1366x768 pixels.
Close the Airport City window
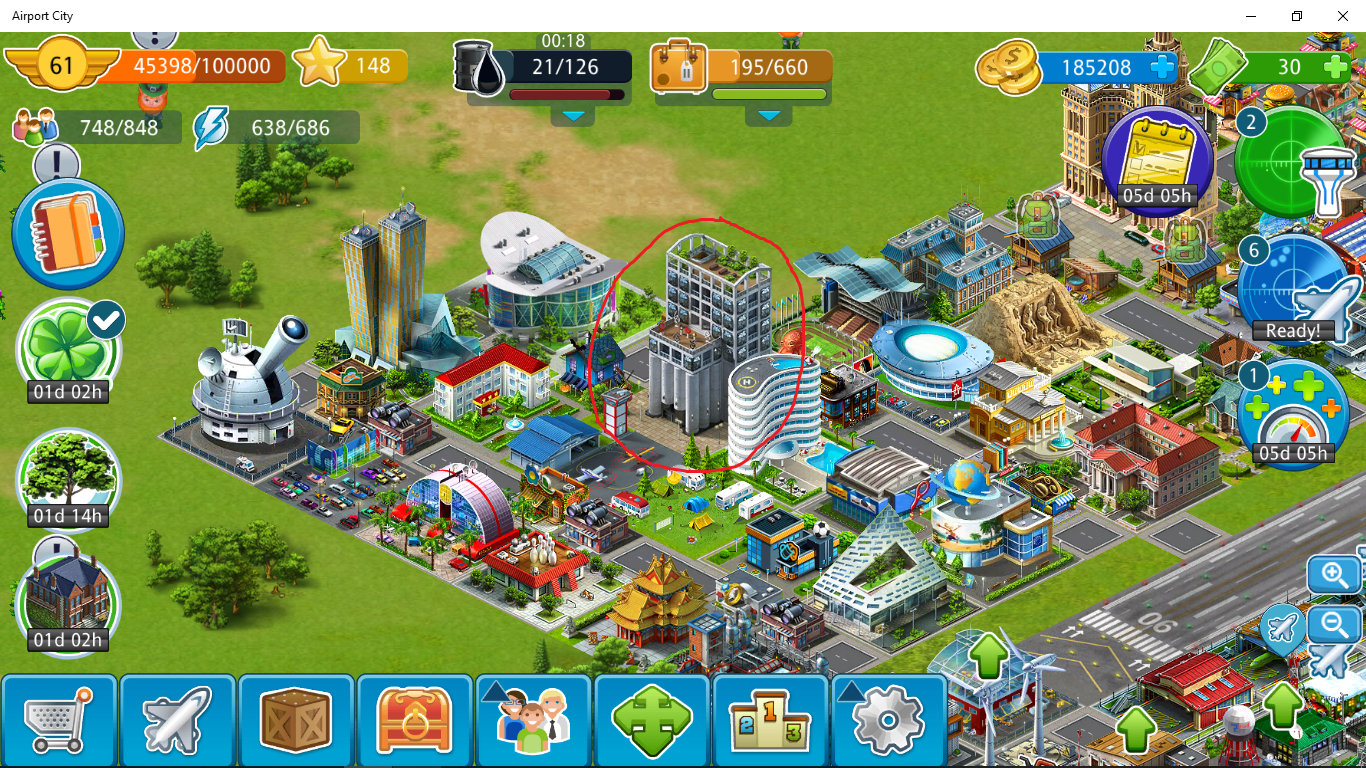(1343, 16)
